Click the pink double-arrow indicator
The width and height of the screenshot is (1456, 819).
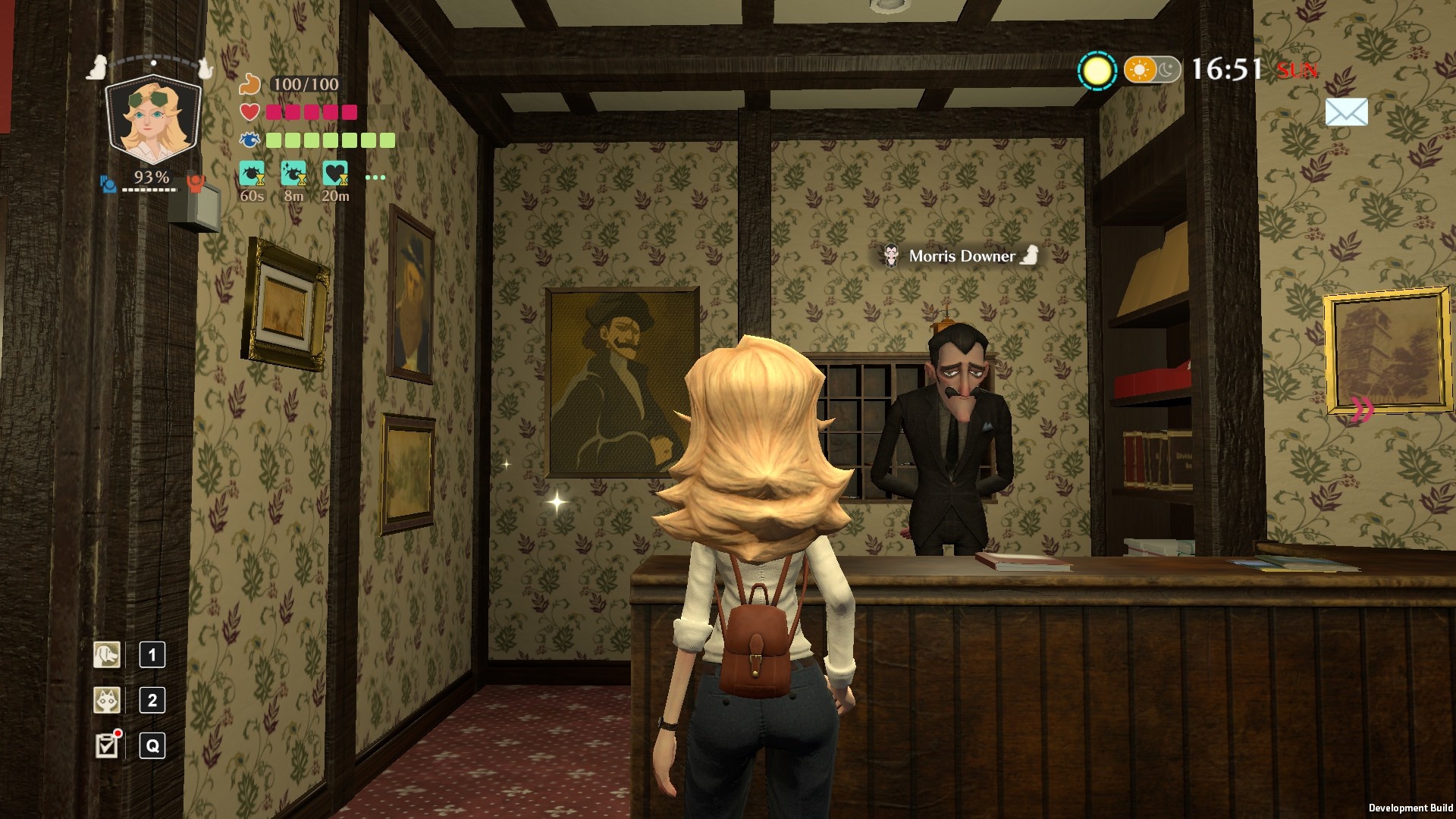[1362, 410]
